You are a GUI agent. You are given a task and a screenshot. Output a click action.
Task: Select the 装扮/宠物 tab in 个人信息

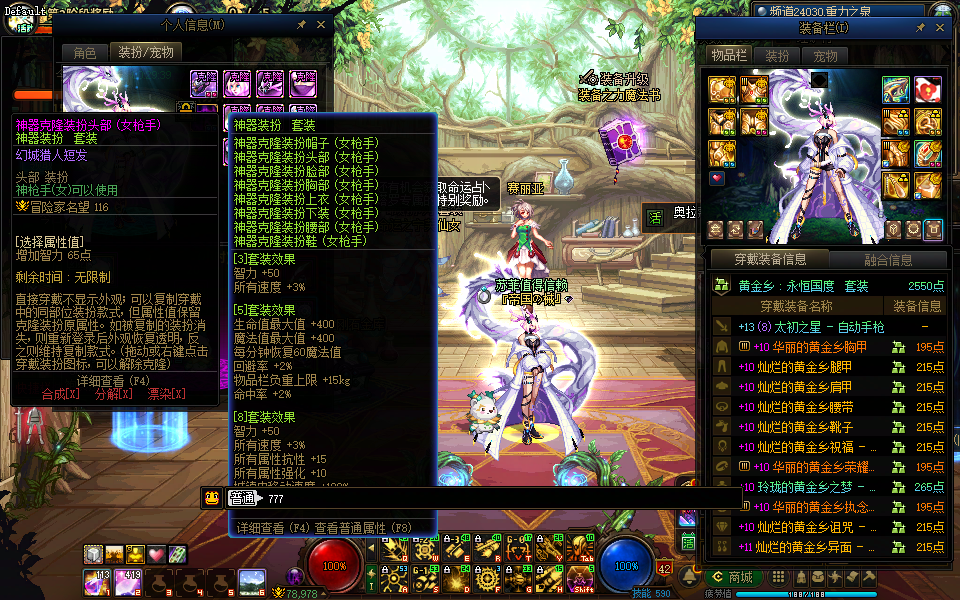pos(146,52)
